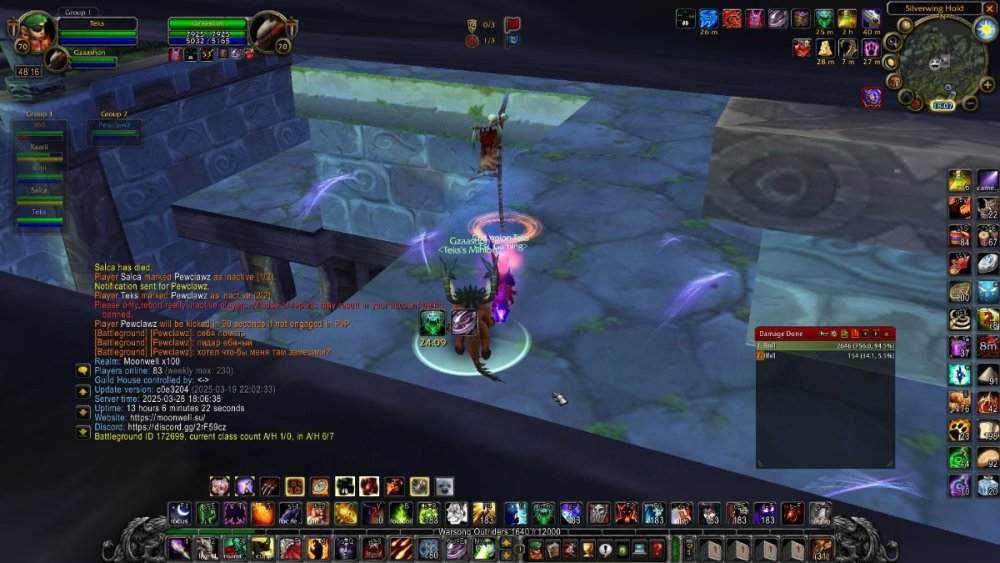Click the minimap clock showing 18:07

click(x=943, y=104)
